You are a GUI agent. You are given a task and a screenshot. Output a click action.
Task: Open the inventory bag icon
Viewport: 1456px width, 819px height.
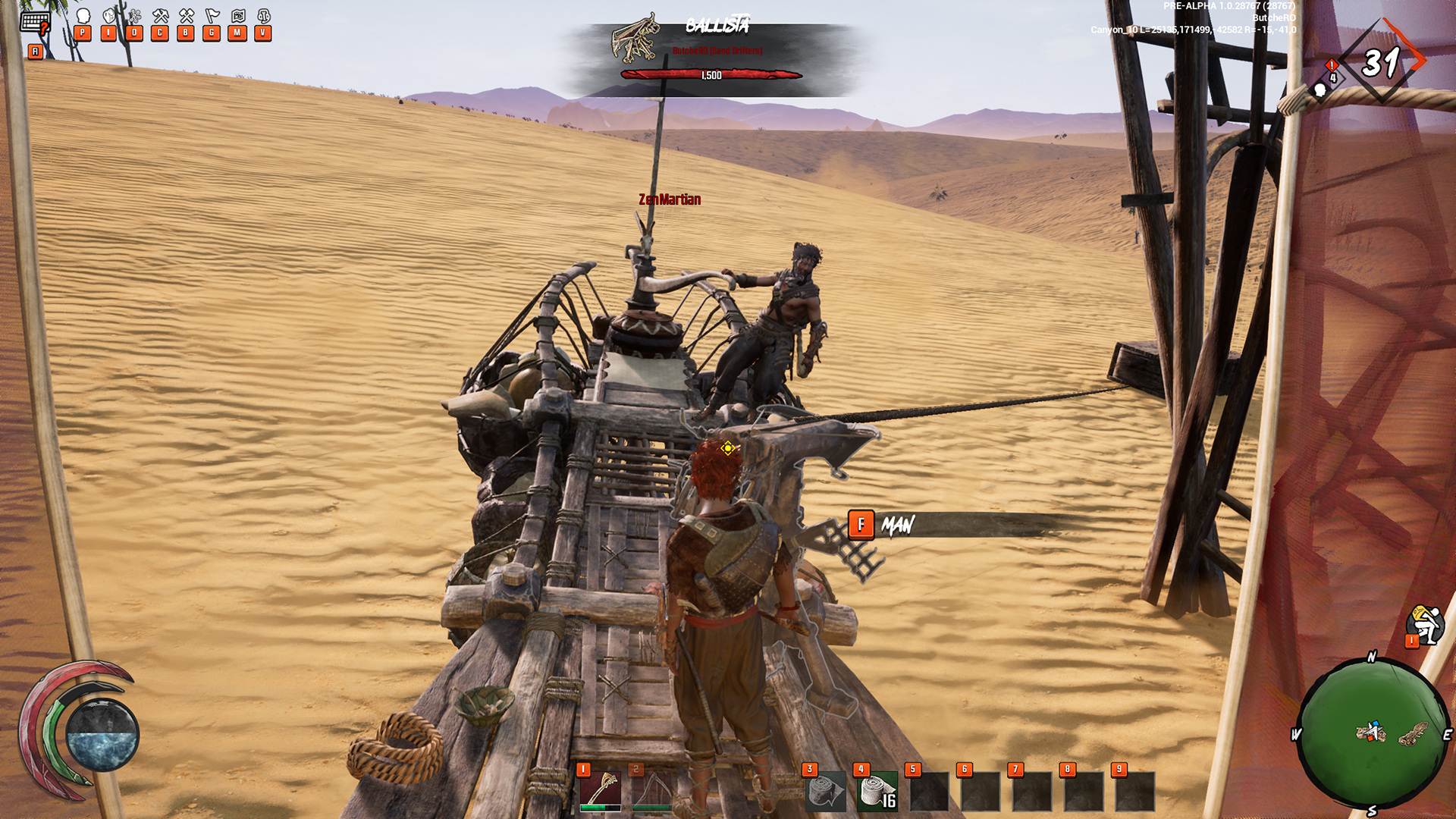(109, 17)
